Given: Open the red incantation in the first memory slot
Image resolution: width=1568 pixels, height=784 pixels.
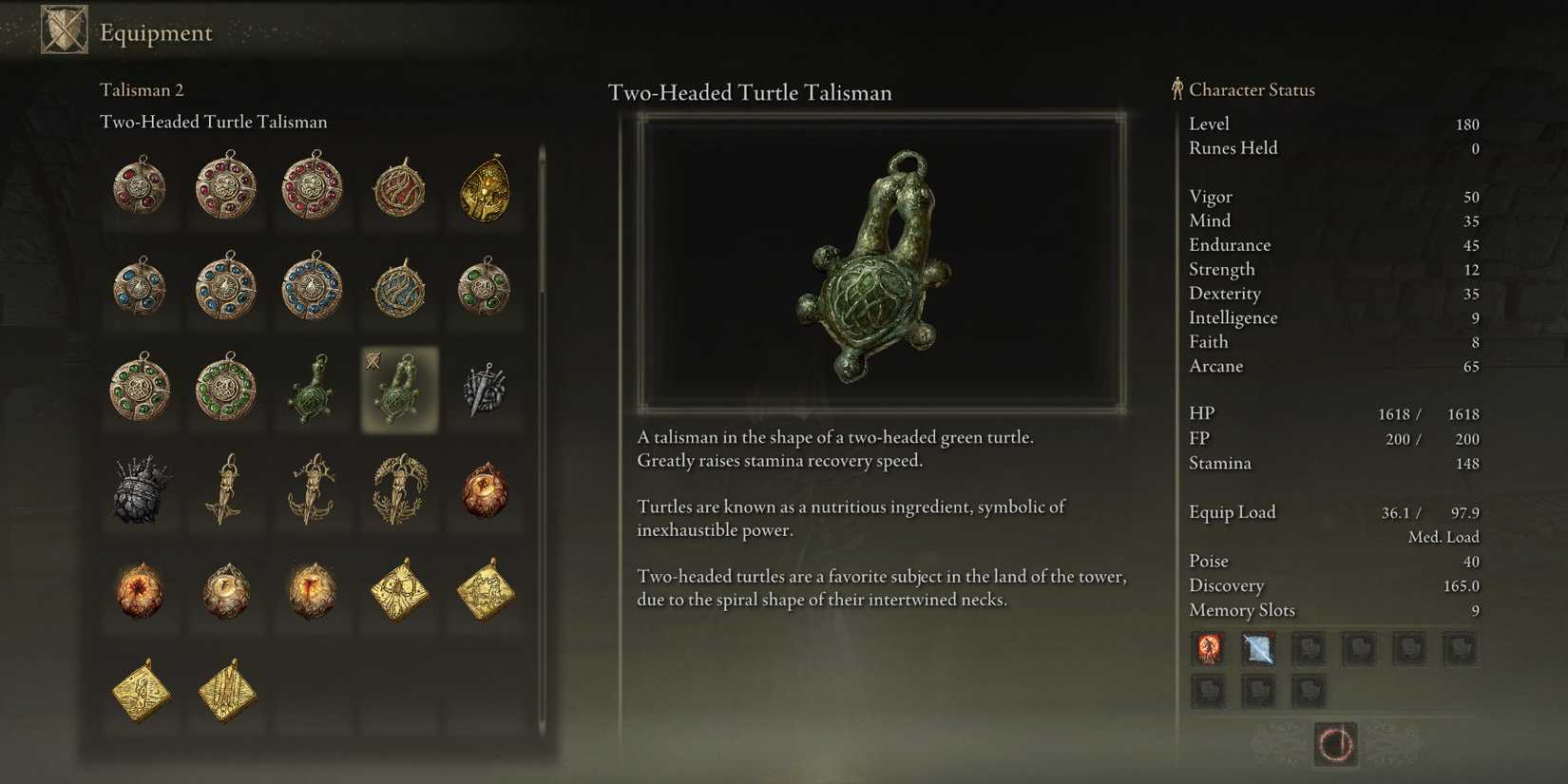Looking at the screenshot, I should [1208, 649].
